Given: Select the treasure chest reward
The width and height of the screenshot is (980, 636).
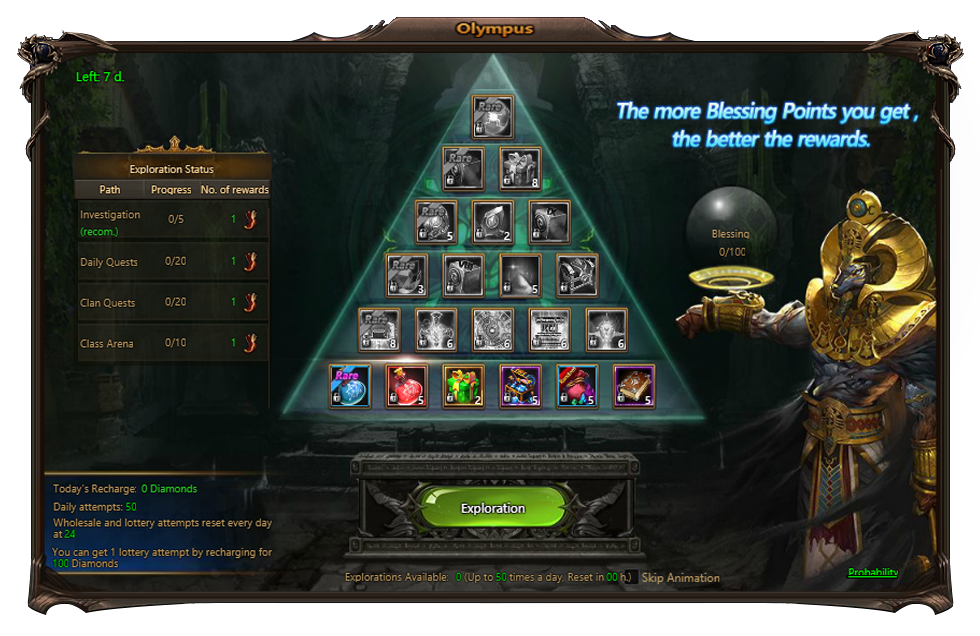Looking at the screenshot, I should pos(520,386).
